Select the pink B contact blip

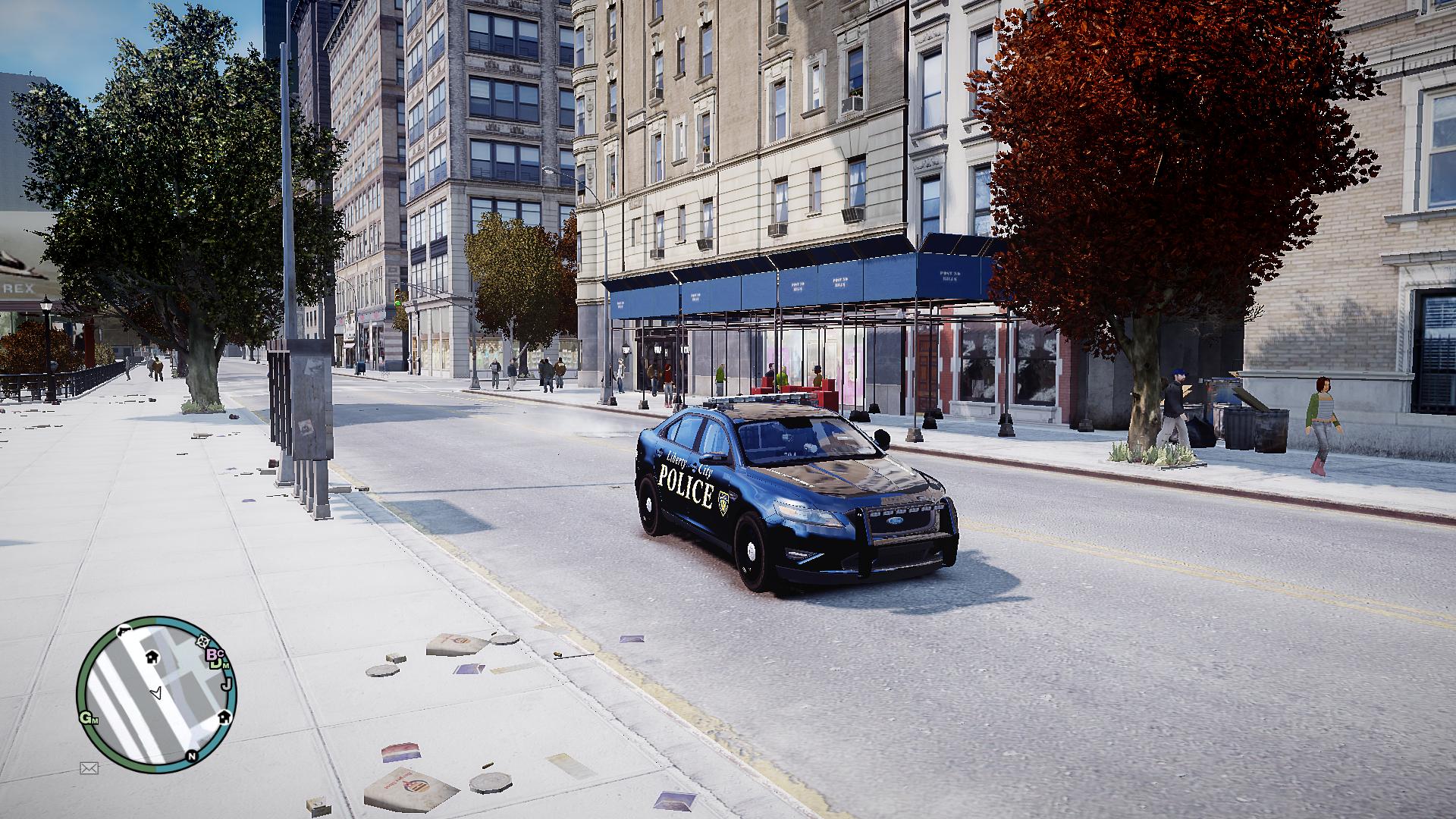point(212,654)
